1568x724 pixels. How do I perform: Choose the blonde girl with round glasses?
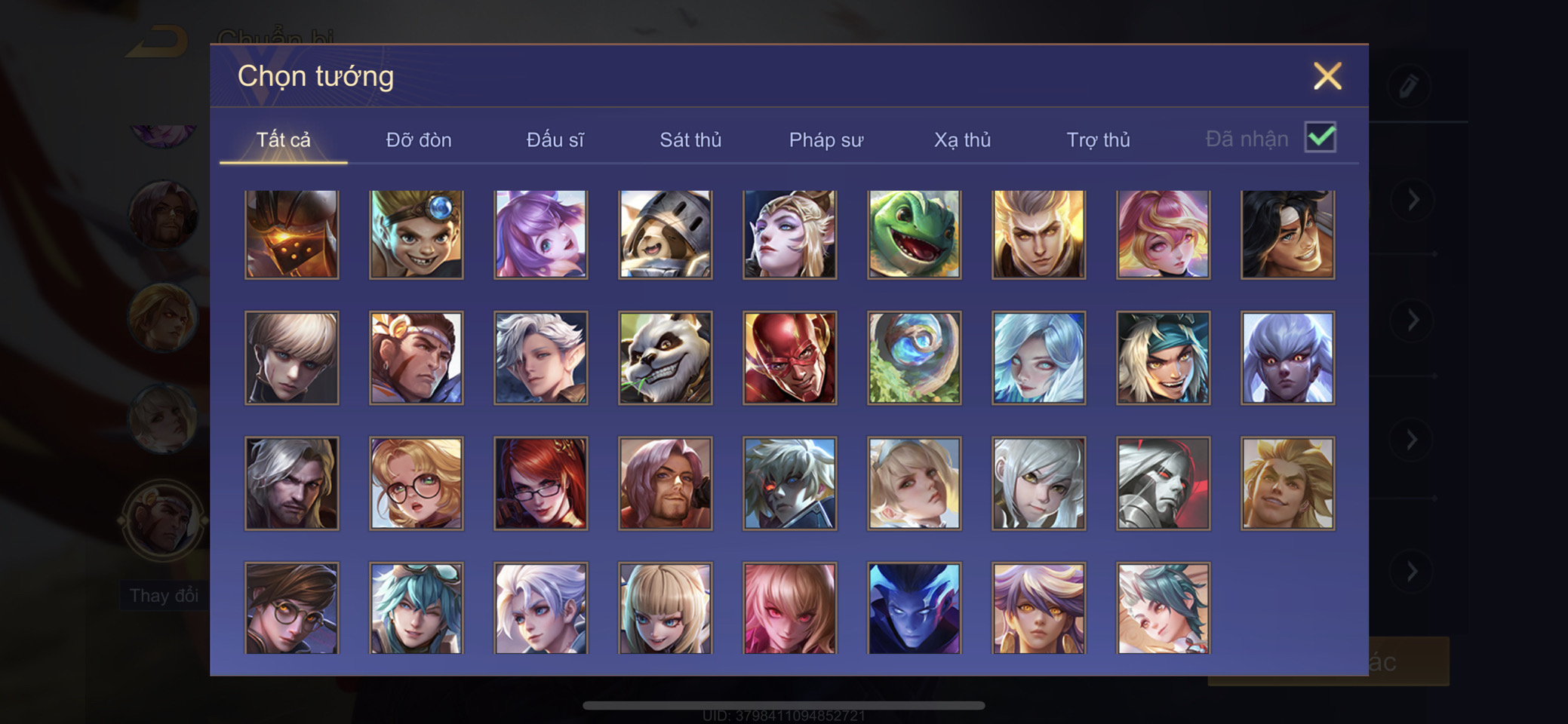pyautogui.click(x=417, y=483)
